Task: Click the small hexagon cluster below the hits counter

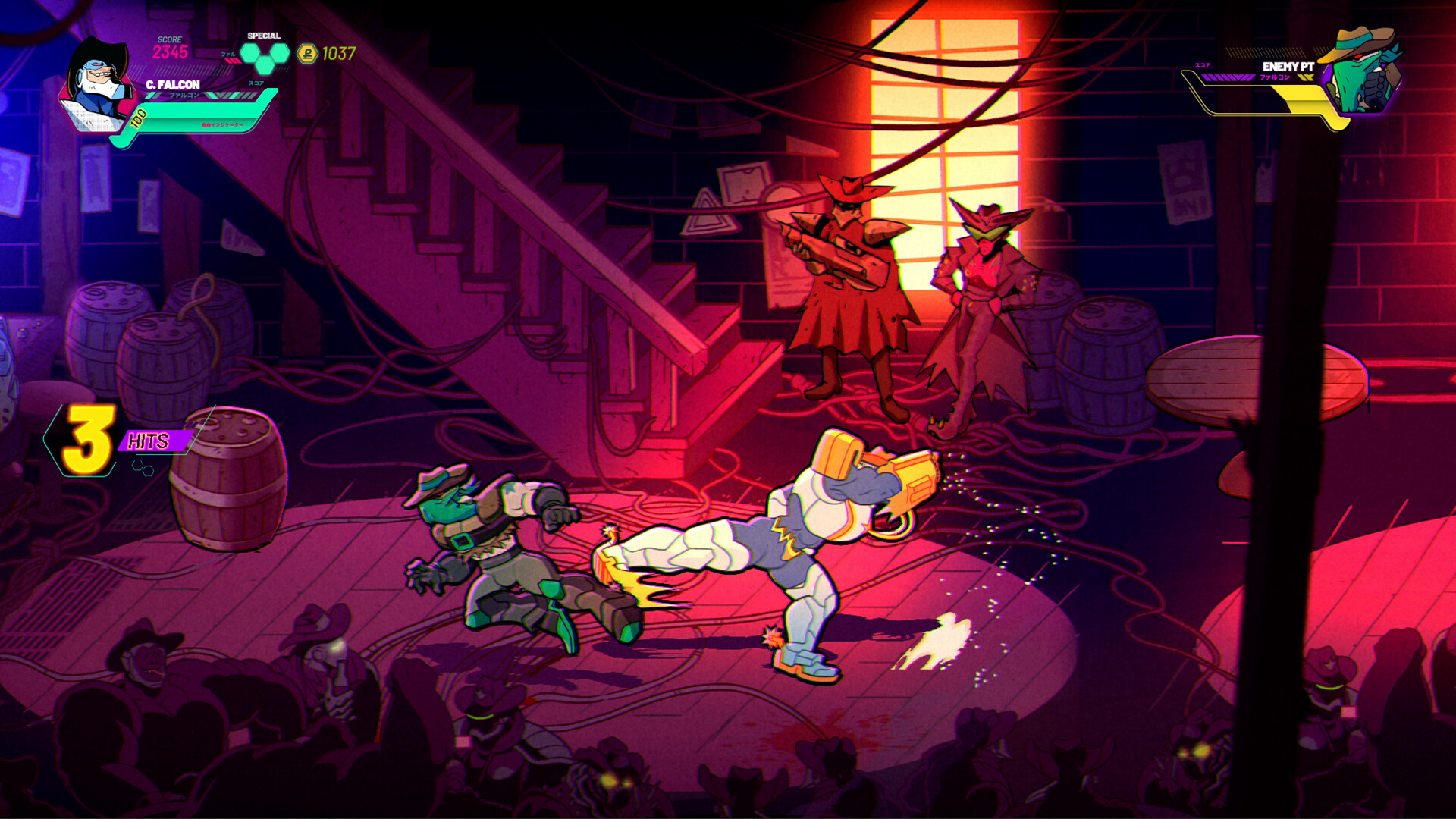Action: click(143, 467)
